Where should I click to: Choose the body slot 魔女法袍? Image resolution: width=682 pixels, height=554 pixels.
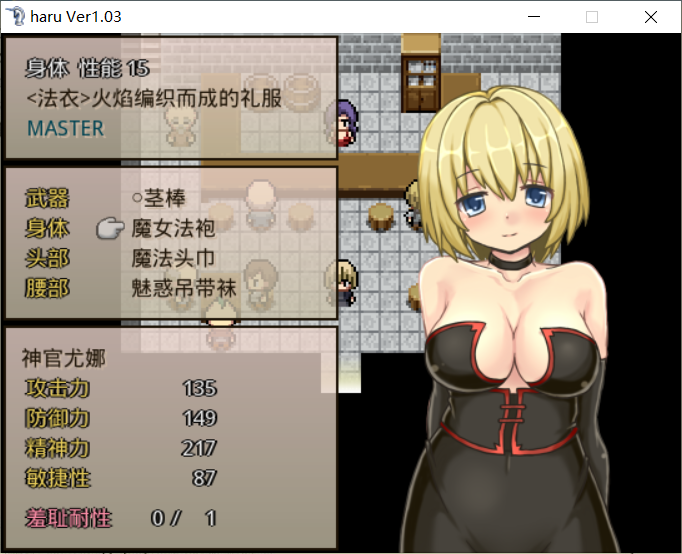tap(173, 228)
